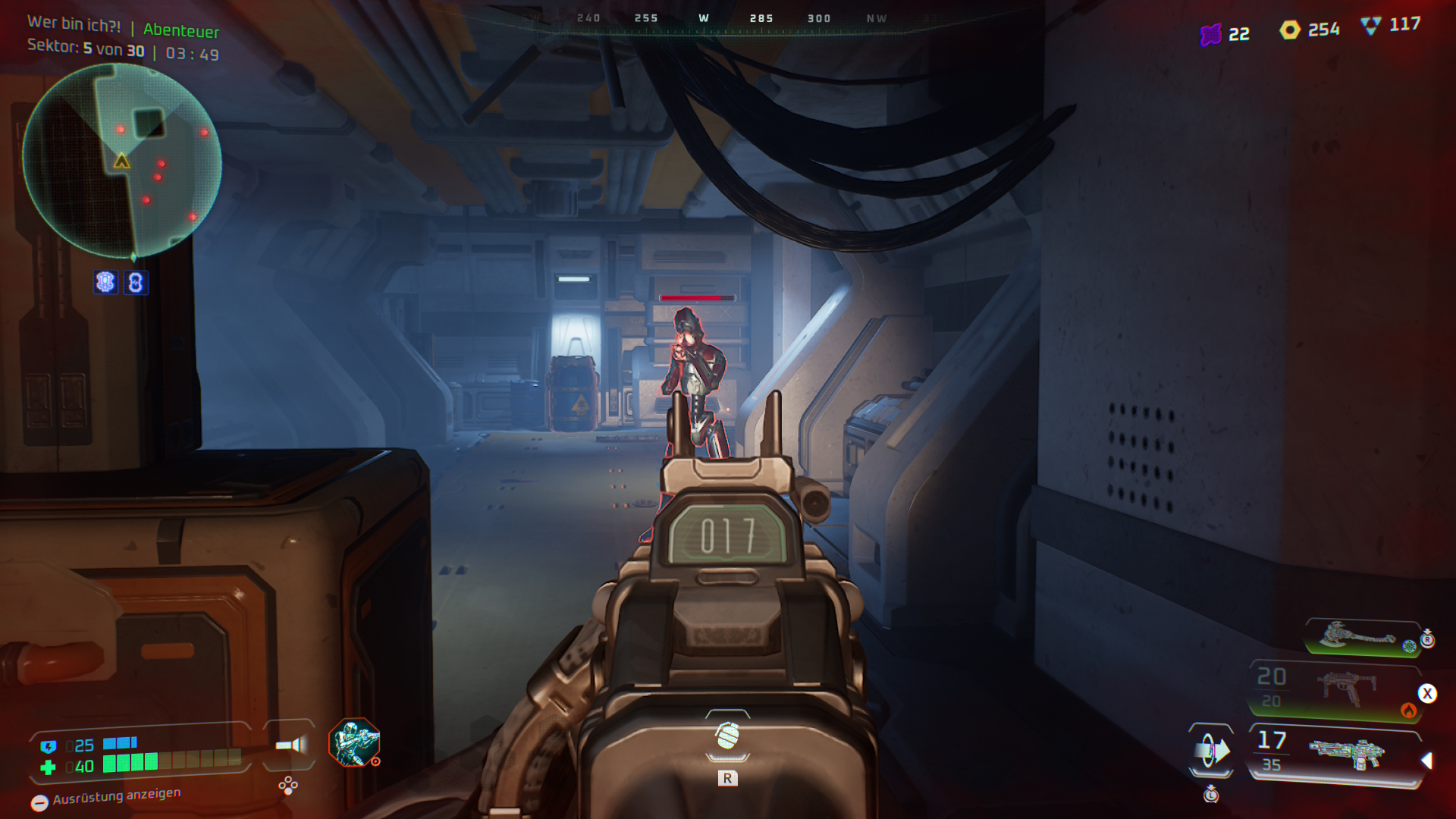
Task: Click the gold coin currency icon
Action: (x=1290, y=30)
